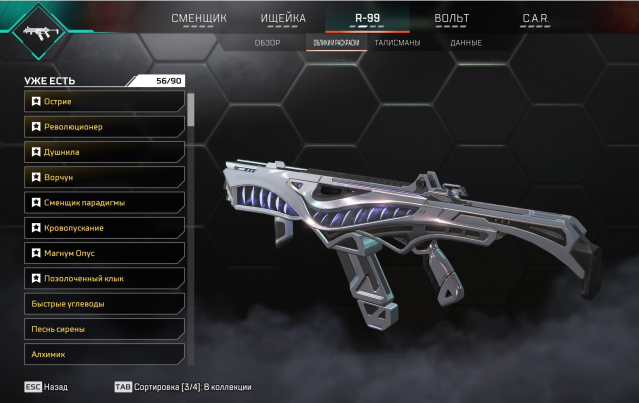The height and width of the screenshot is (403, 639).
Task: Select the Острие skin
Action: coord(105,101)
